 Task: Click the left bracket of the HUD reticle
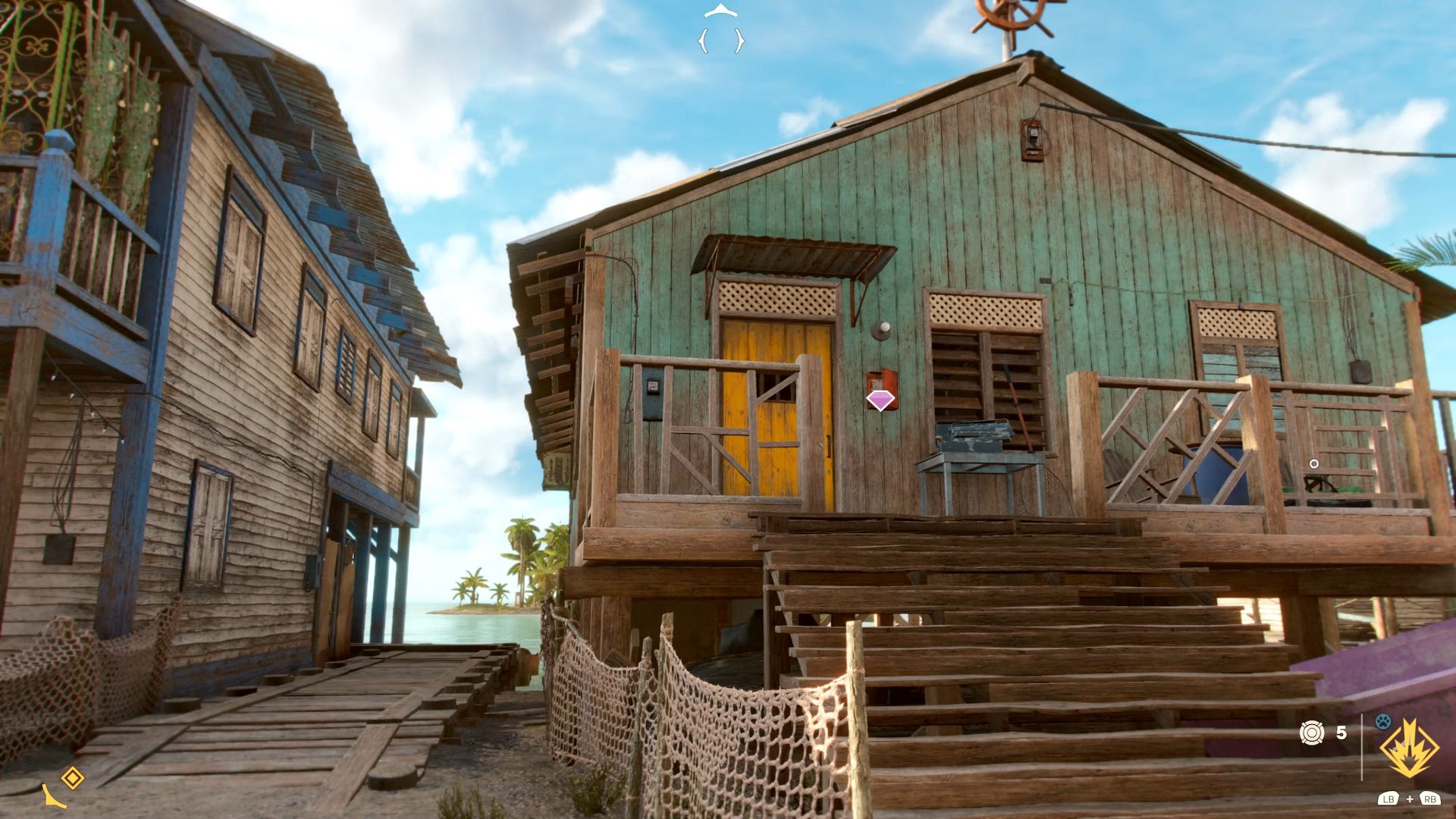pyautogui.click(x=704, y=40)
